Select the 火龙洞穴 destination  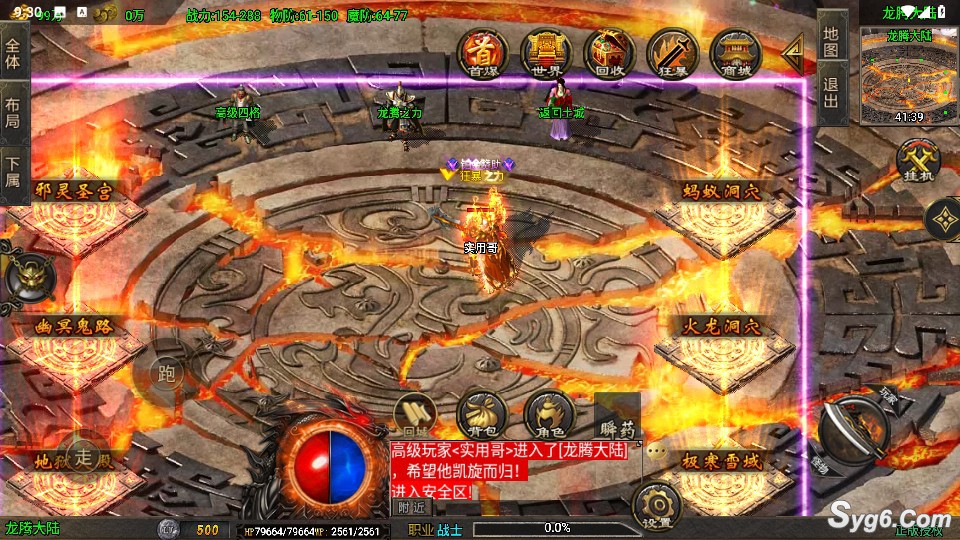click(x=722, y=326)
